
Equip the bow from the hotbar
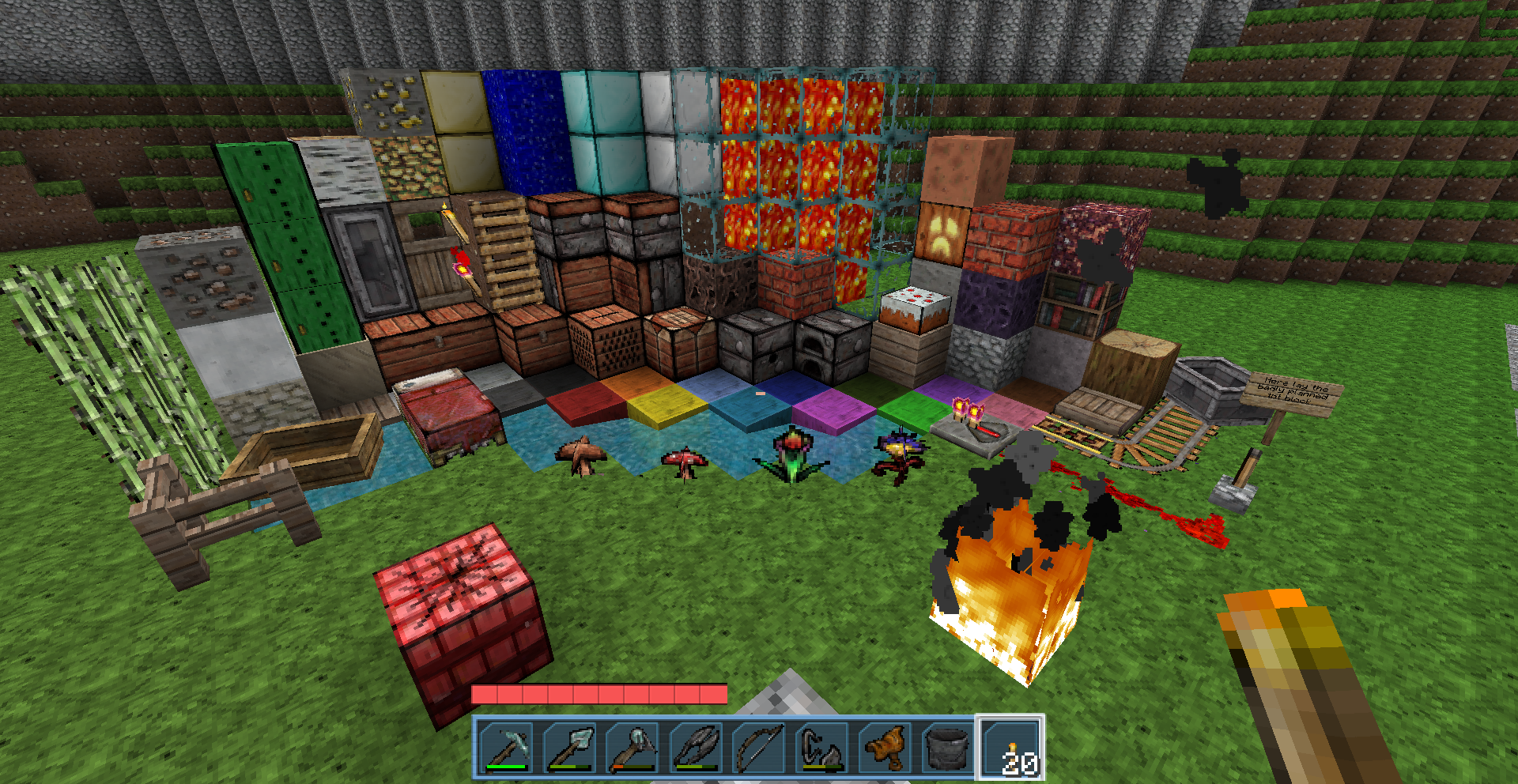pos(759,747)
